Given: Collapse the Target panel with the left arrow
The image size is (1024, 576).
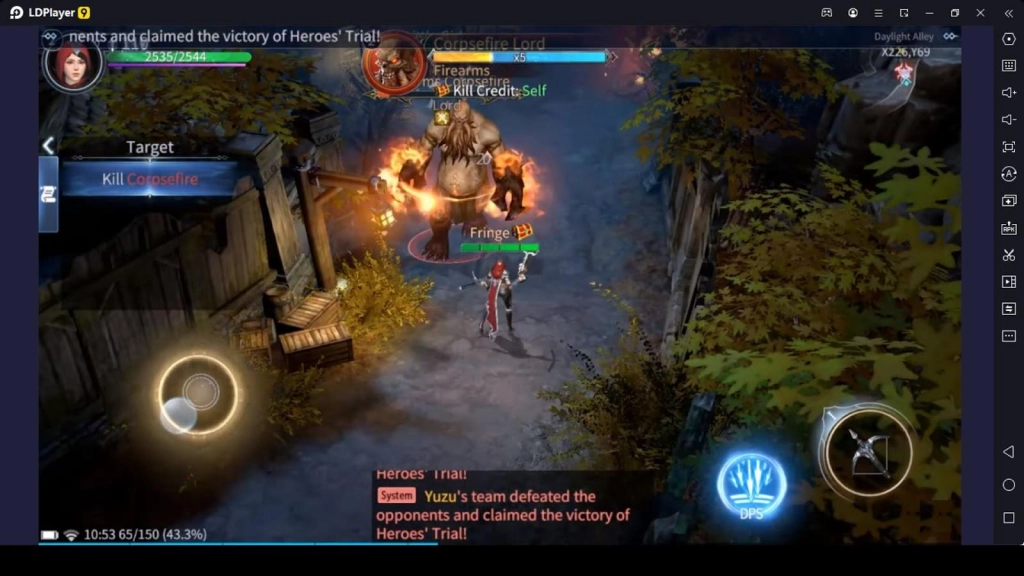Looking at the screenshot, I should 48,146.
